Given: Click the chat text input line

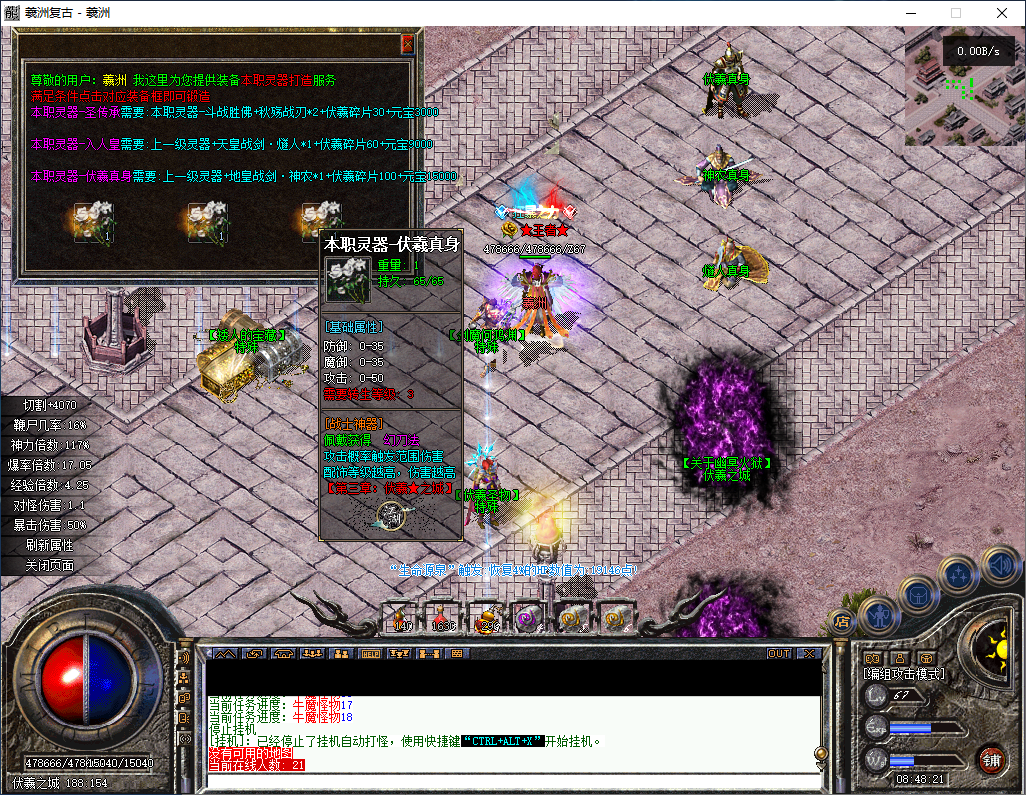Looking at the screenshot, I should [510, 781].
